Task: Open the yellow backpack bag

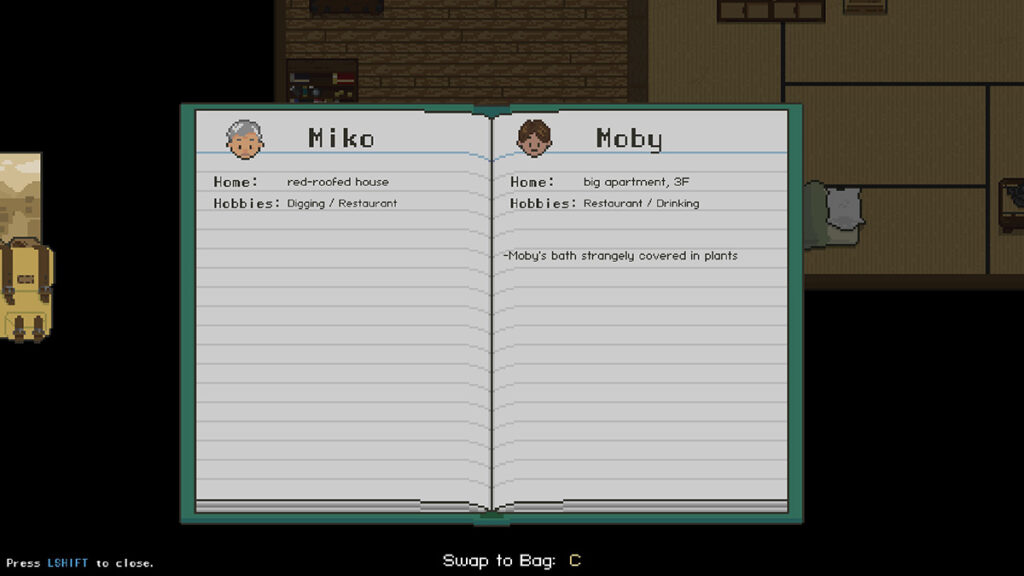Action: tap(25, 288)
